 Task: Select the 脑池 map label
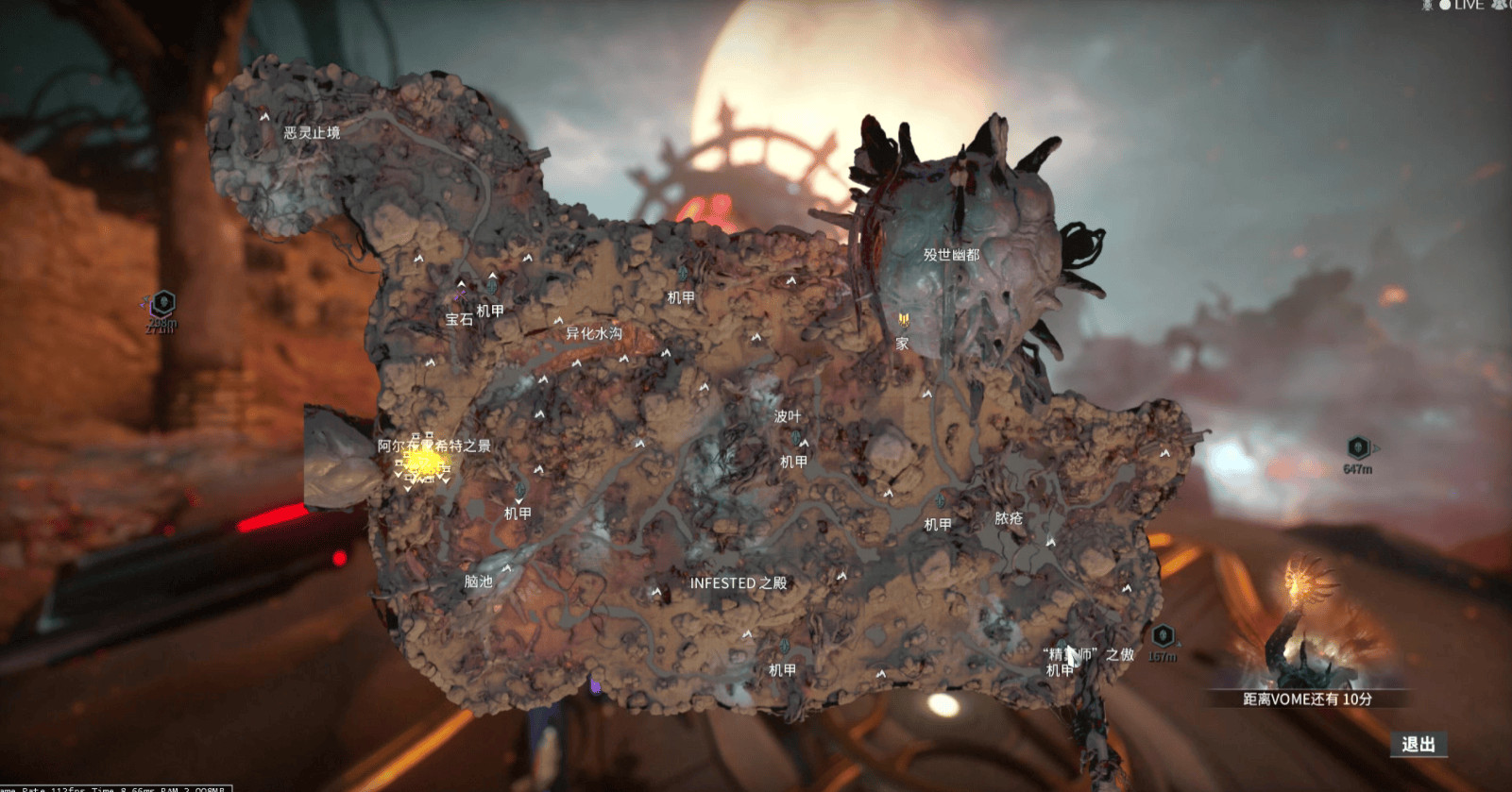pyautogui.click(x=478, y=581)
